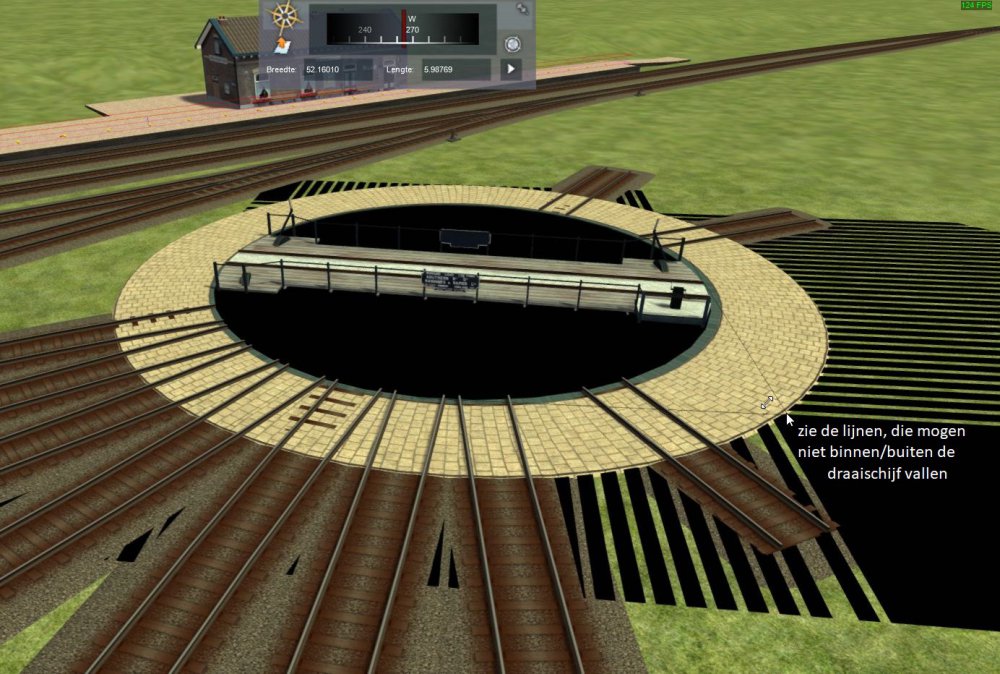Click the compass heading strip showing W 270
This screenshot has width=1000, height=674.
pos(402,28)
